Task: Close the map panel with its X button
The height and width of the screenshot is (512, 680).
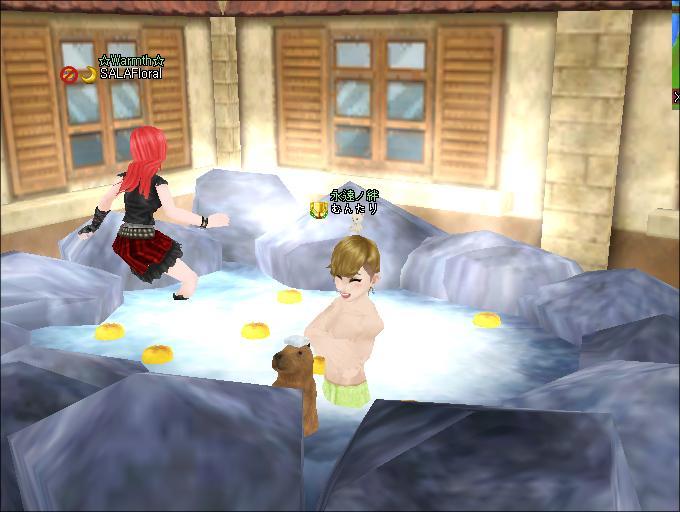Action: coord(676,97)
